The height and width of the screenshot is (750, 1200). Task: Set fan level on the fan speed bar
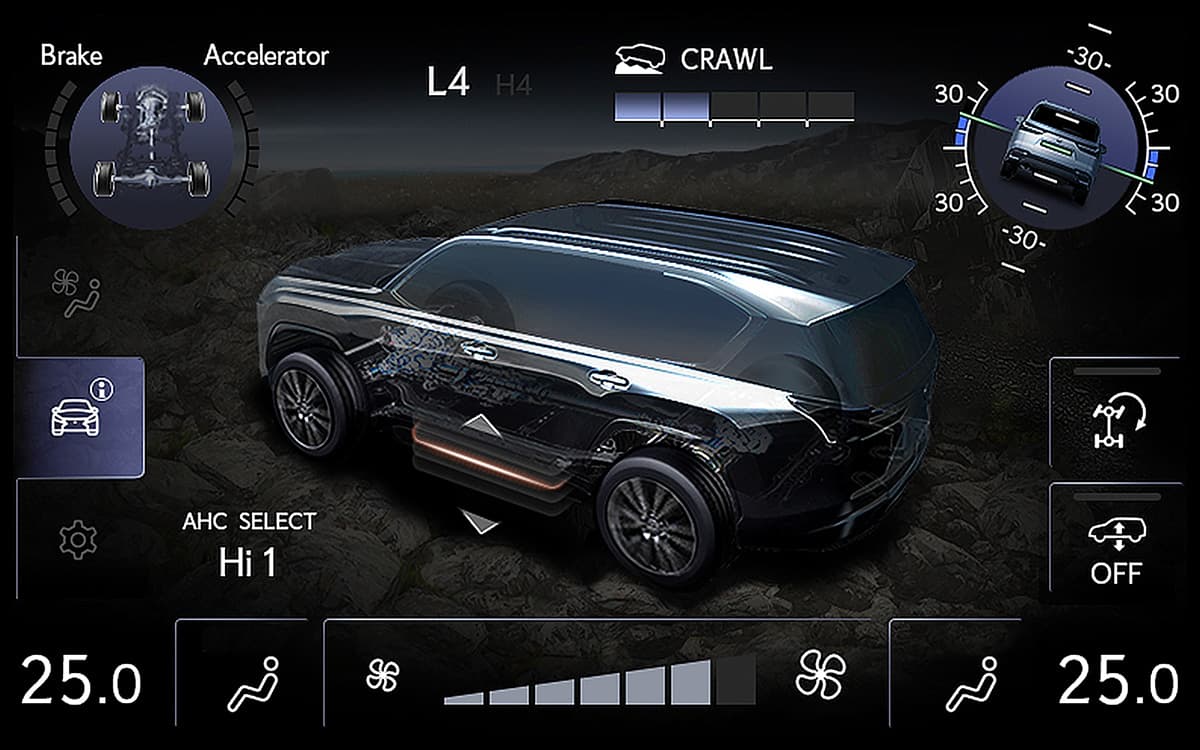(x=600, y=683)
